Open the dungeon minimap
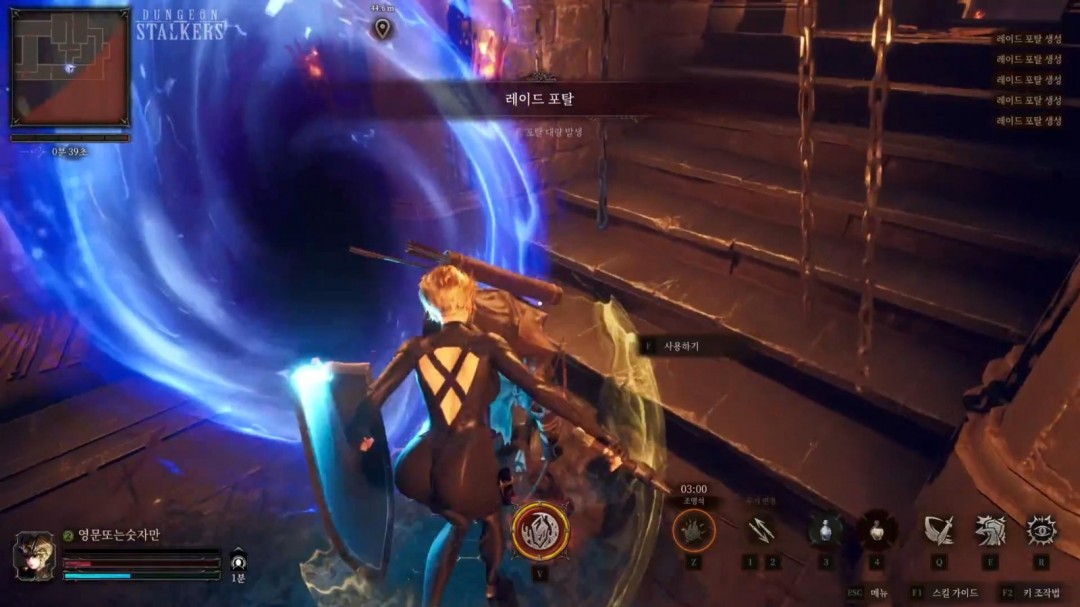1080x607 pixels. coord(70,67)
